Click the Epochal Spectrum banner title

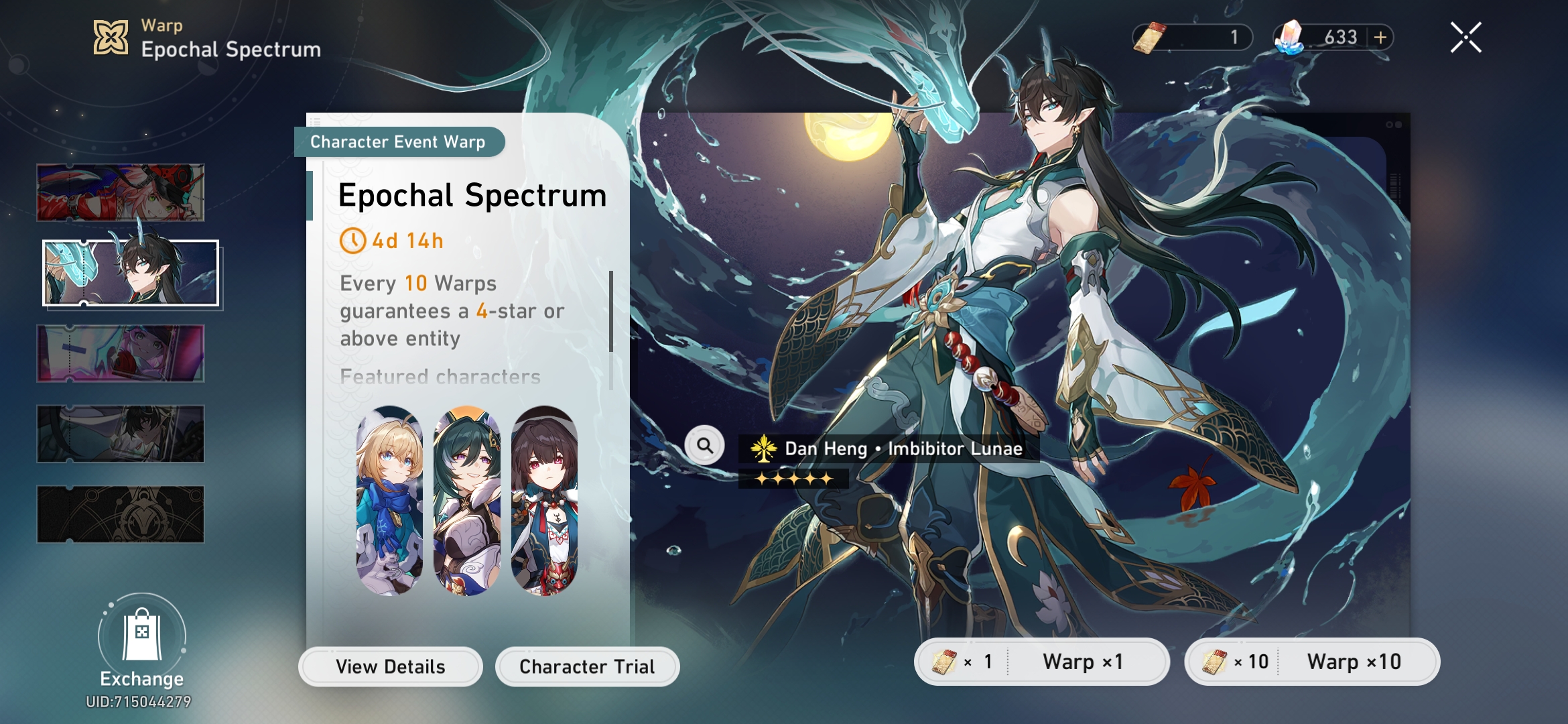coord(472,196)
